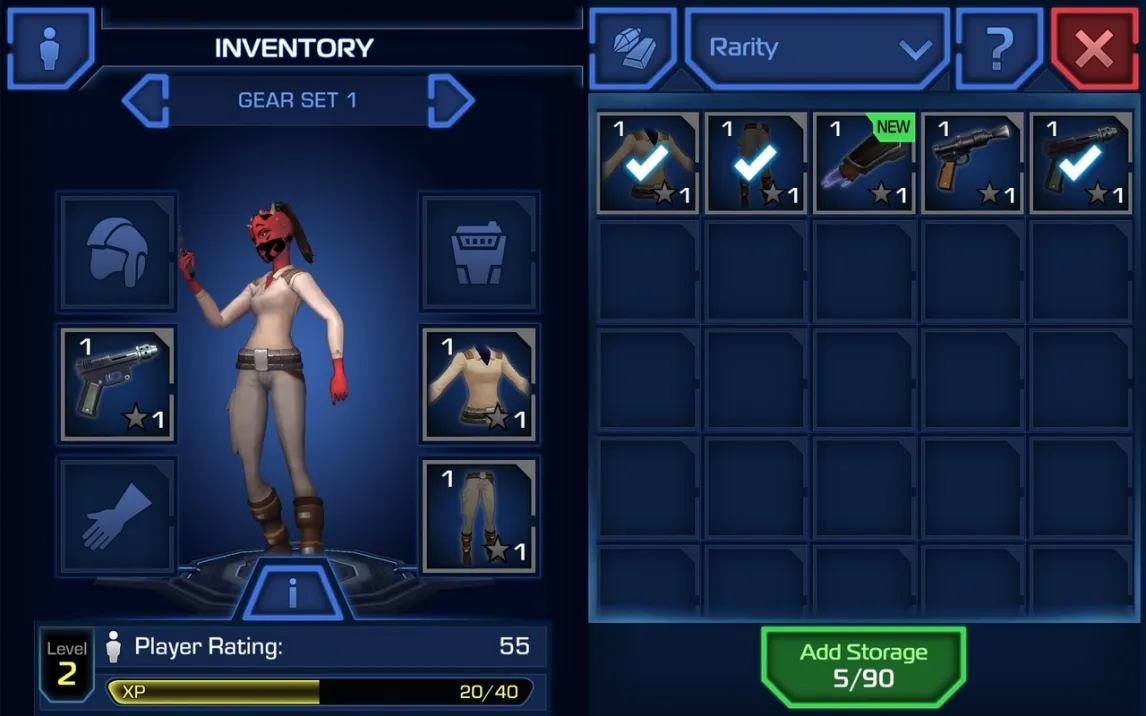Image resolution: width=1146 pixels, height=716 pixels.
Task: Select the checked pants item in storage
Action: (756, 163)
